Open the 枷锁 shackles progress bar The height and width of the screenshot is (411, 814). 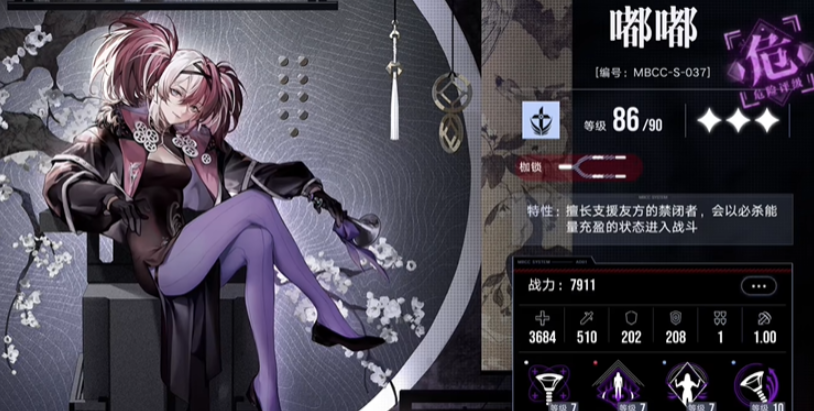coord(598,165)
